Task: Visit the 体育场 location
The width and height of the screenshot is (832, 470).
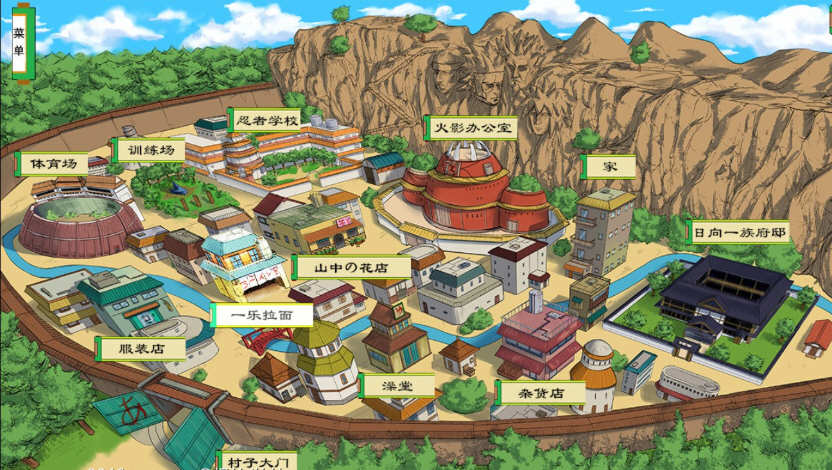Action: coord(52,163)
